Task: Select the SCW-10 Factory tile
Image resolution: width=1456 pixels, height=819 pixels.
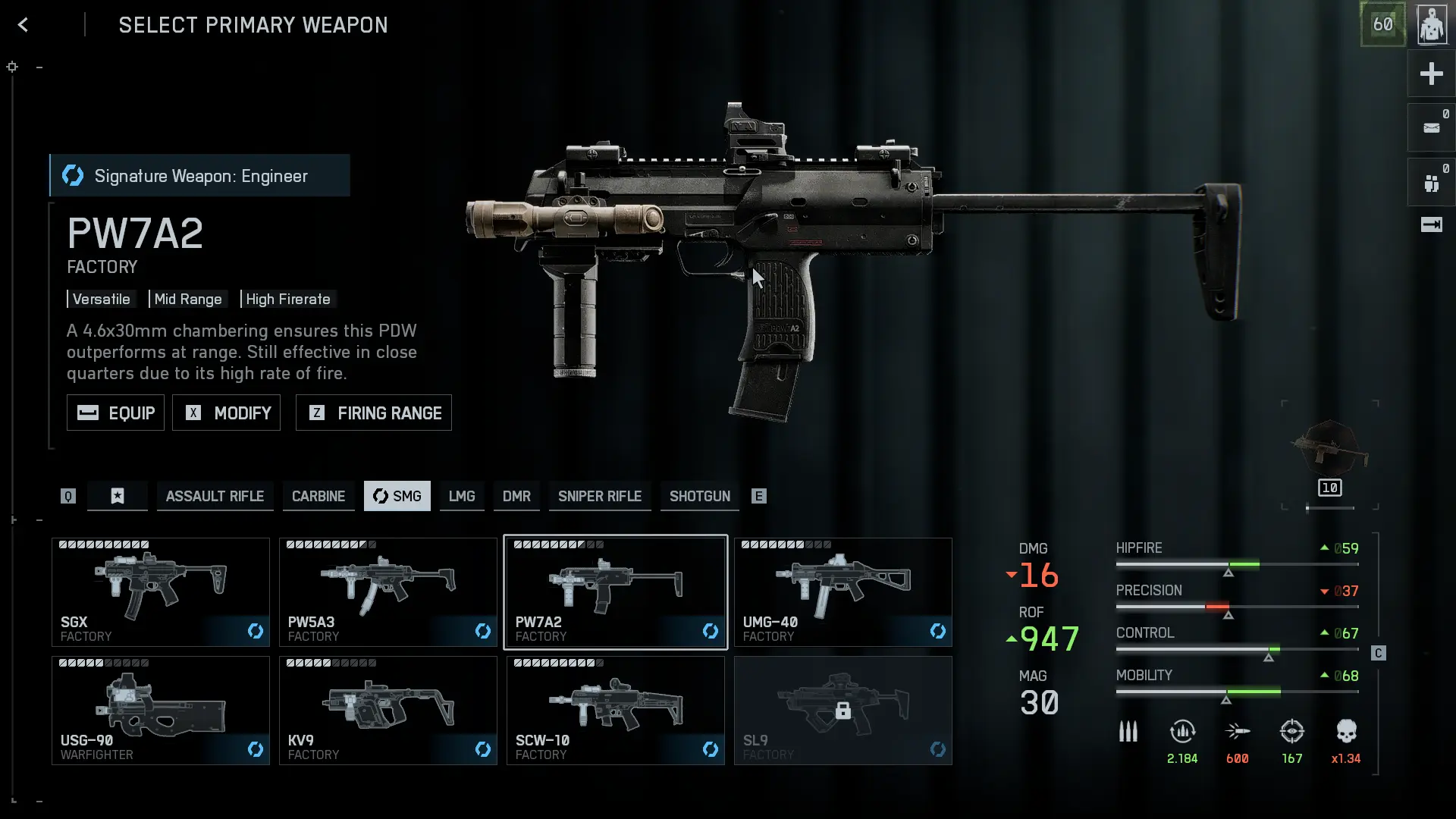Action: point(615,711)
